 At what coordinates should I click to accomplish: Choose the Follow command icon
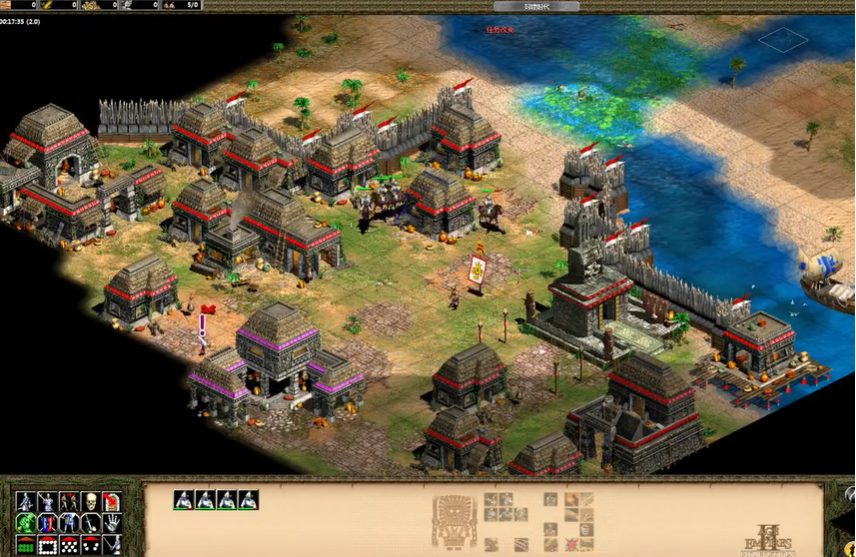tap(69, 502)
